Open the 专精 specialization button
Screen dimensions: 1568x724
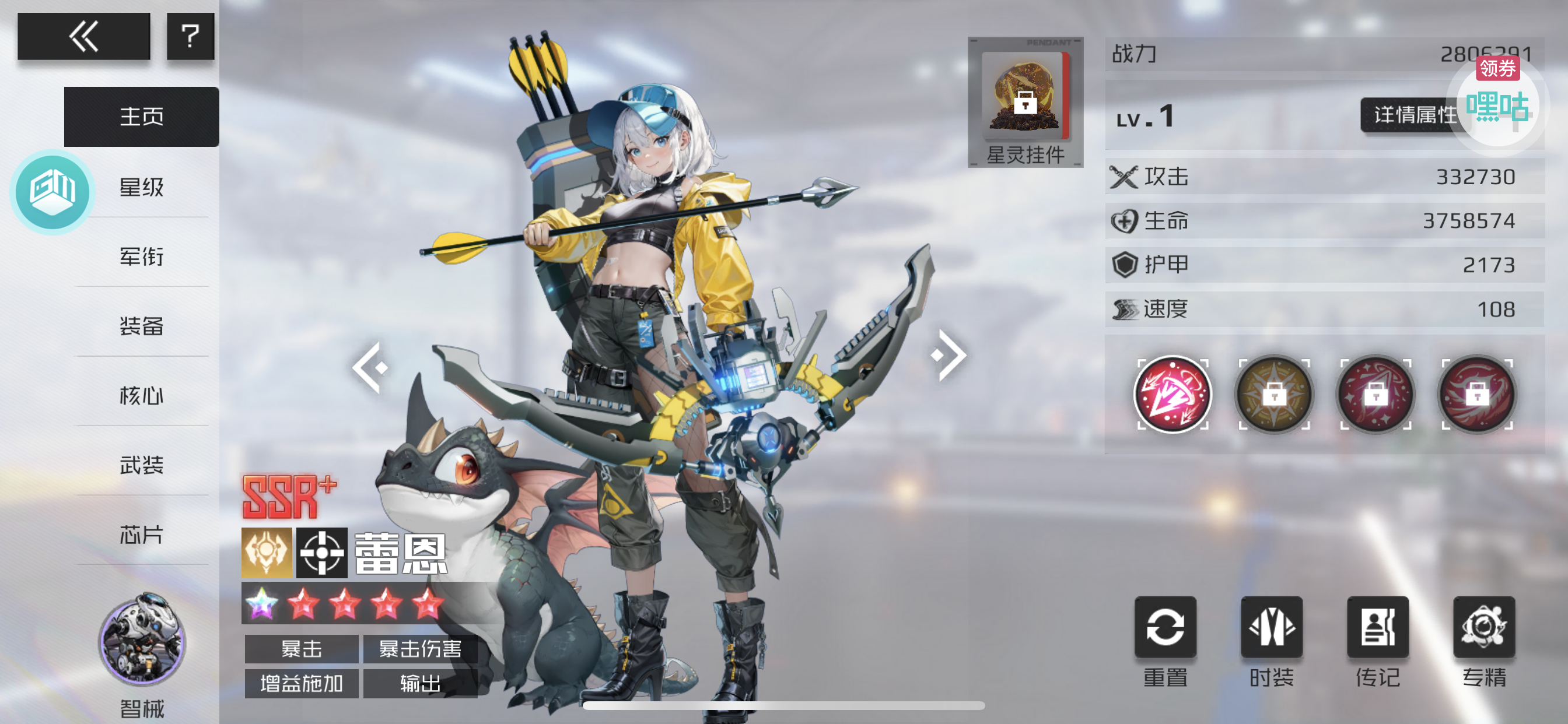point(1484,627)
